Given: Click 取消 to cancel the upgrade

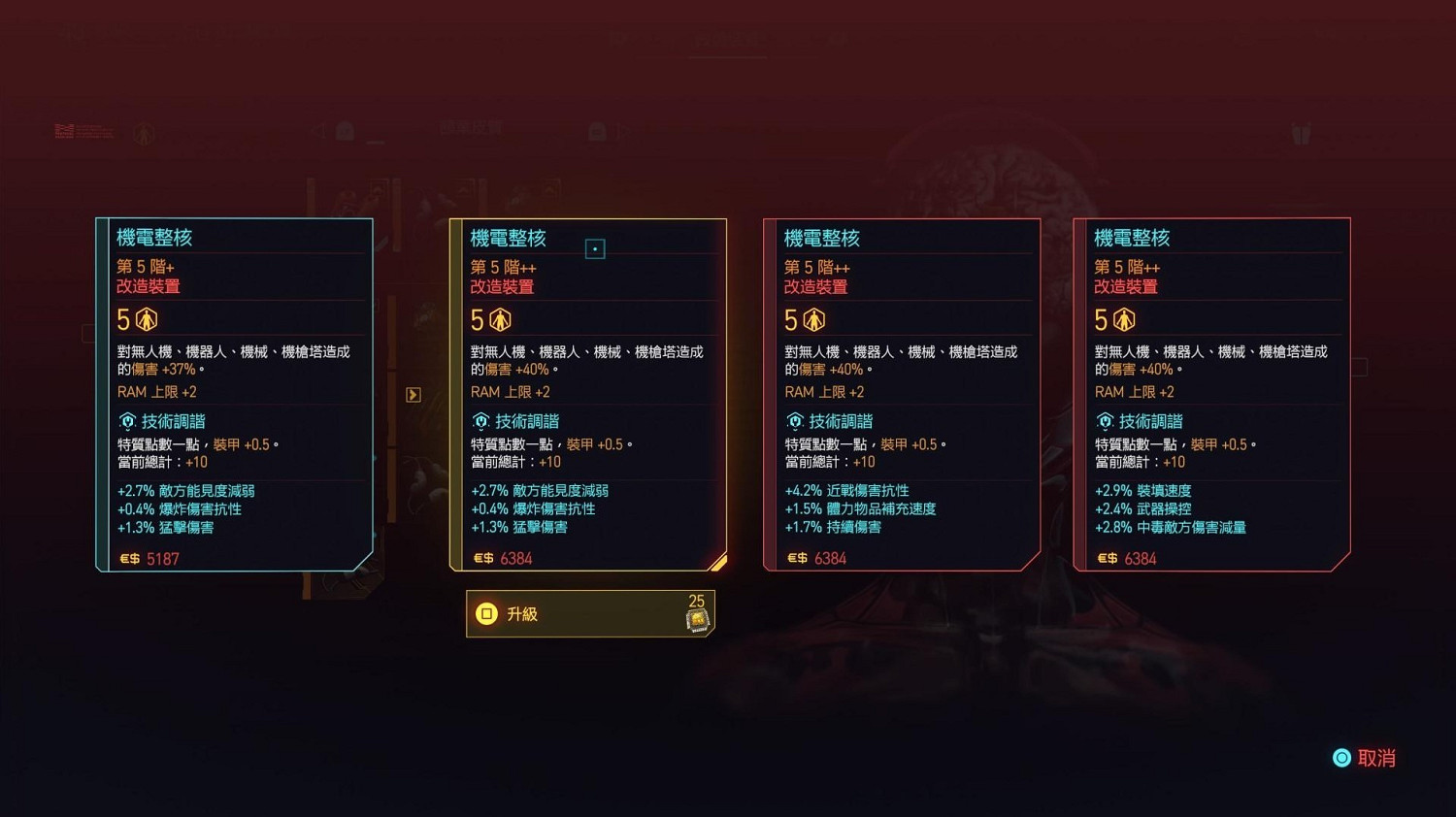Looking at the screenshot, I should coord(1376,758).
